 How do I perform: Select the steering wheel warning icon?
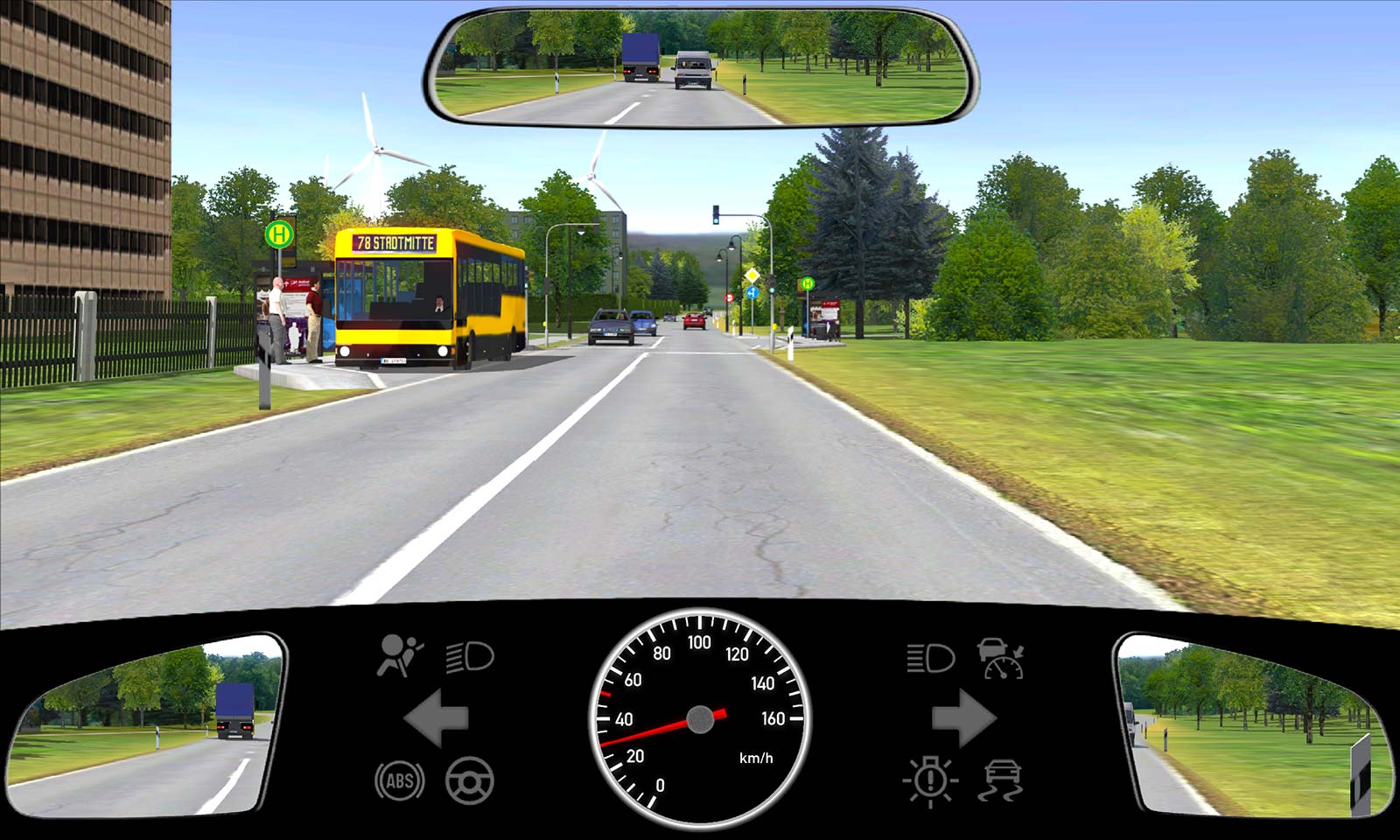tap(470, 780)
